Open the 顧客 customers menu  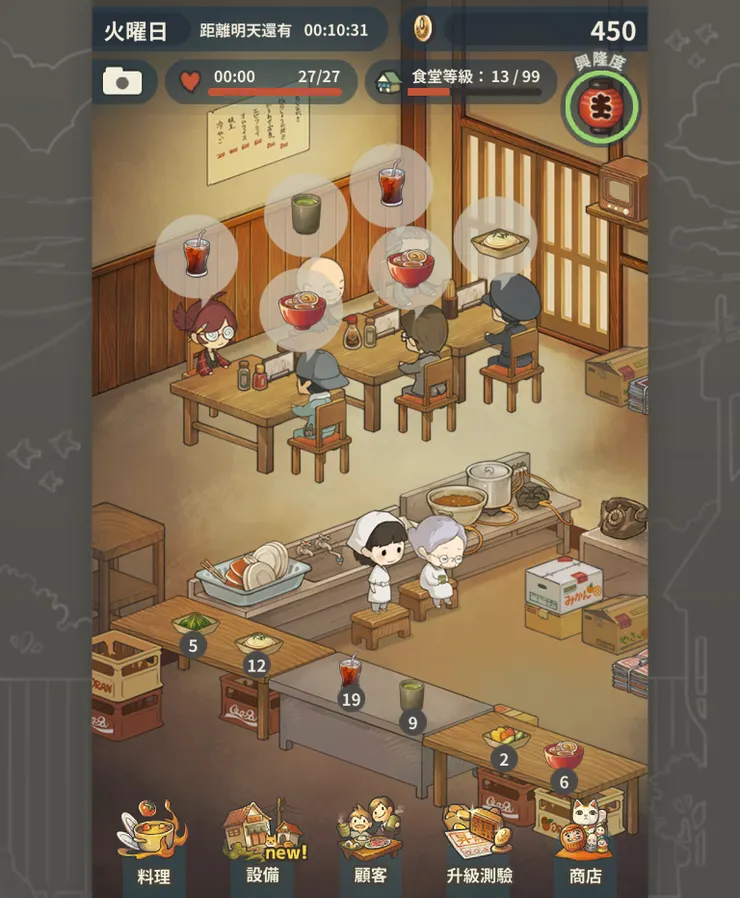pos(370,845)
